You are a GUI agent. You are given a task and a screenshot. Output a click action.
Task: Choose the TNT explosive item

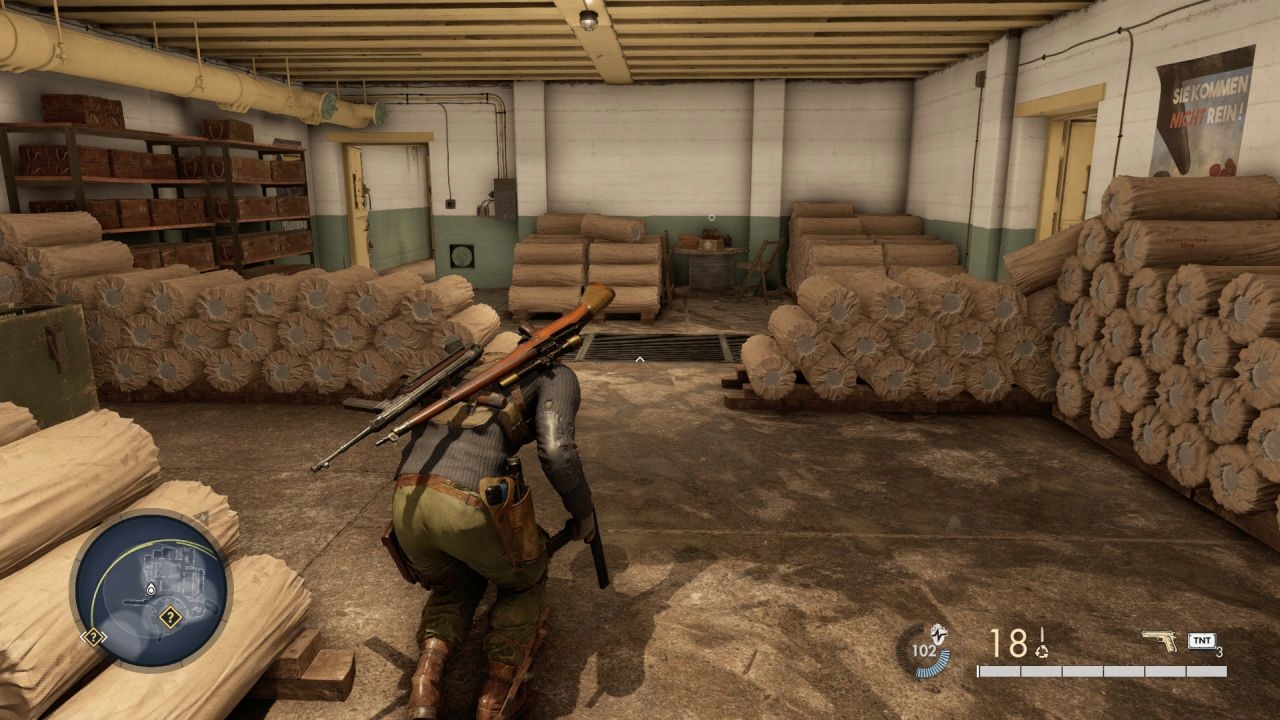click(1202, 641)
